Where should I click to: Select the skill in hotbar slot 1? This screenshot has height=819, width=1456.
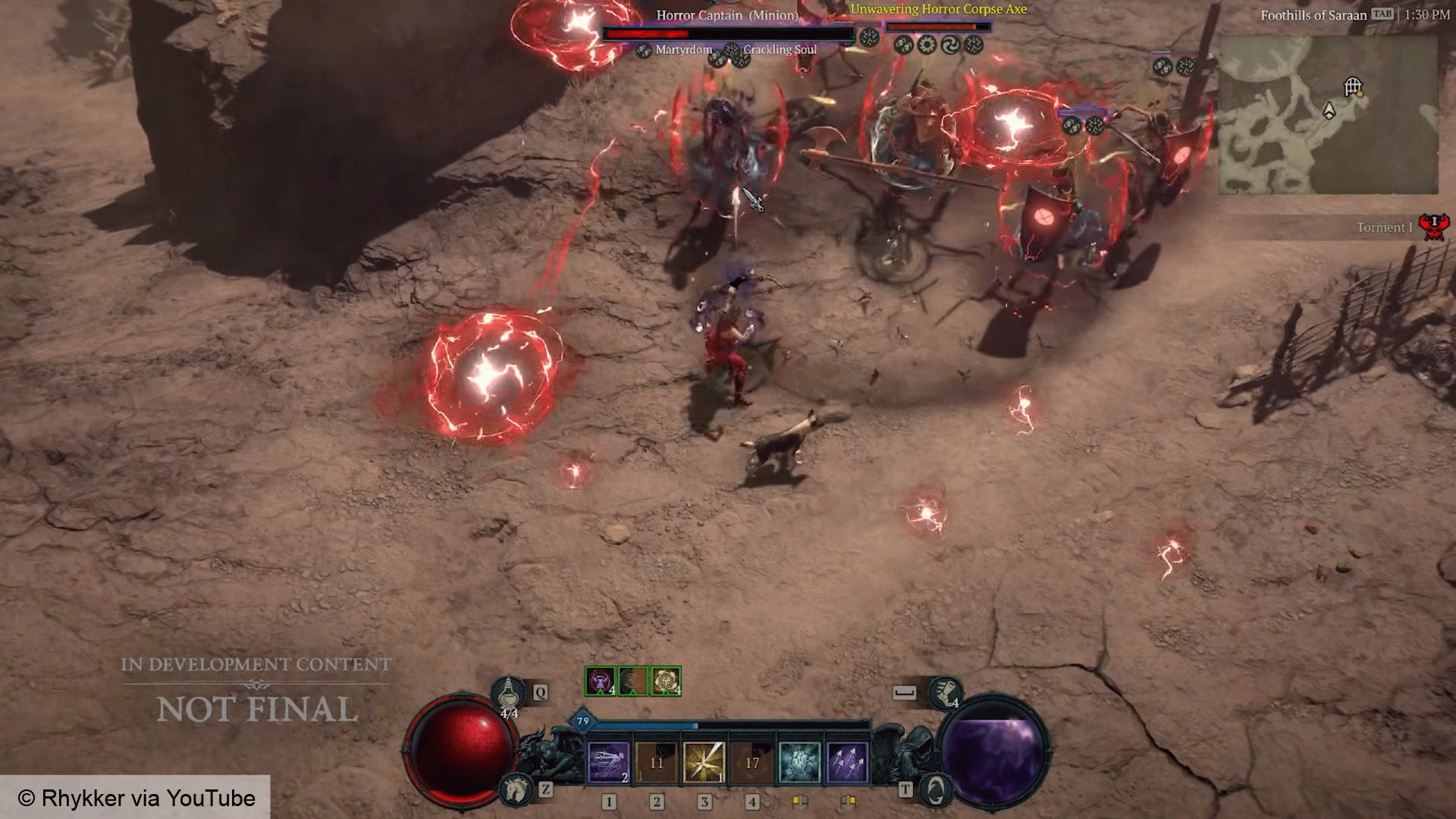coord(608,760)
